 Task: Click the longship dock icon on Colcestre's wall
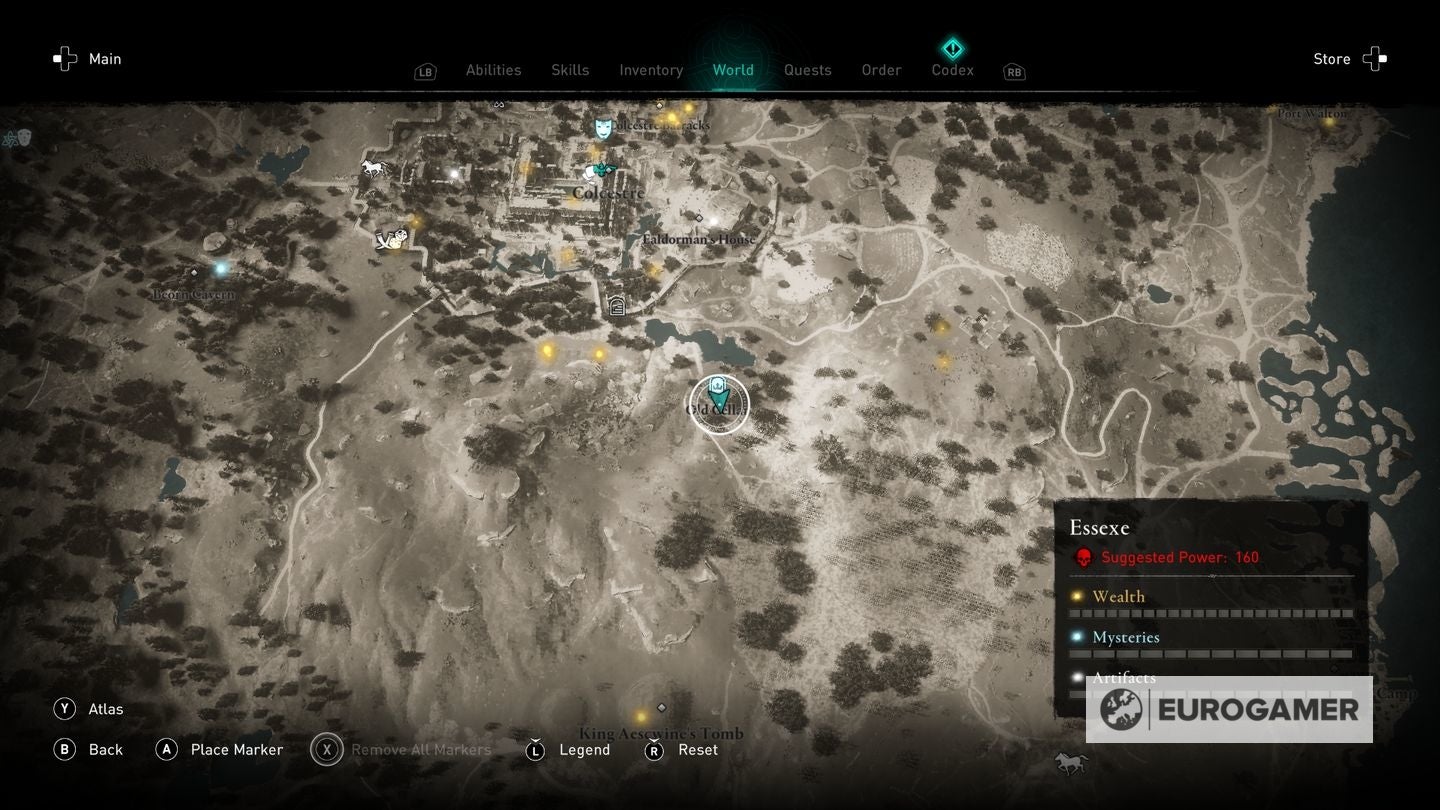390,239
